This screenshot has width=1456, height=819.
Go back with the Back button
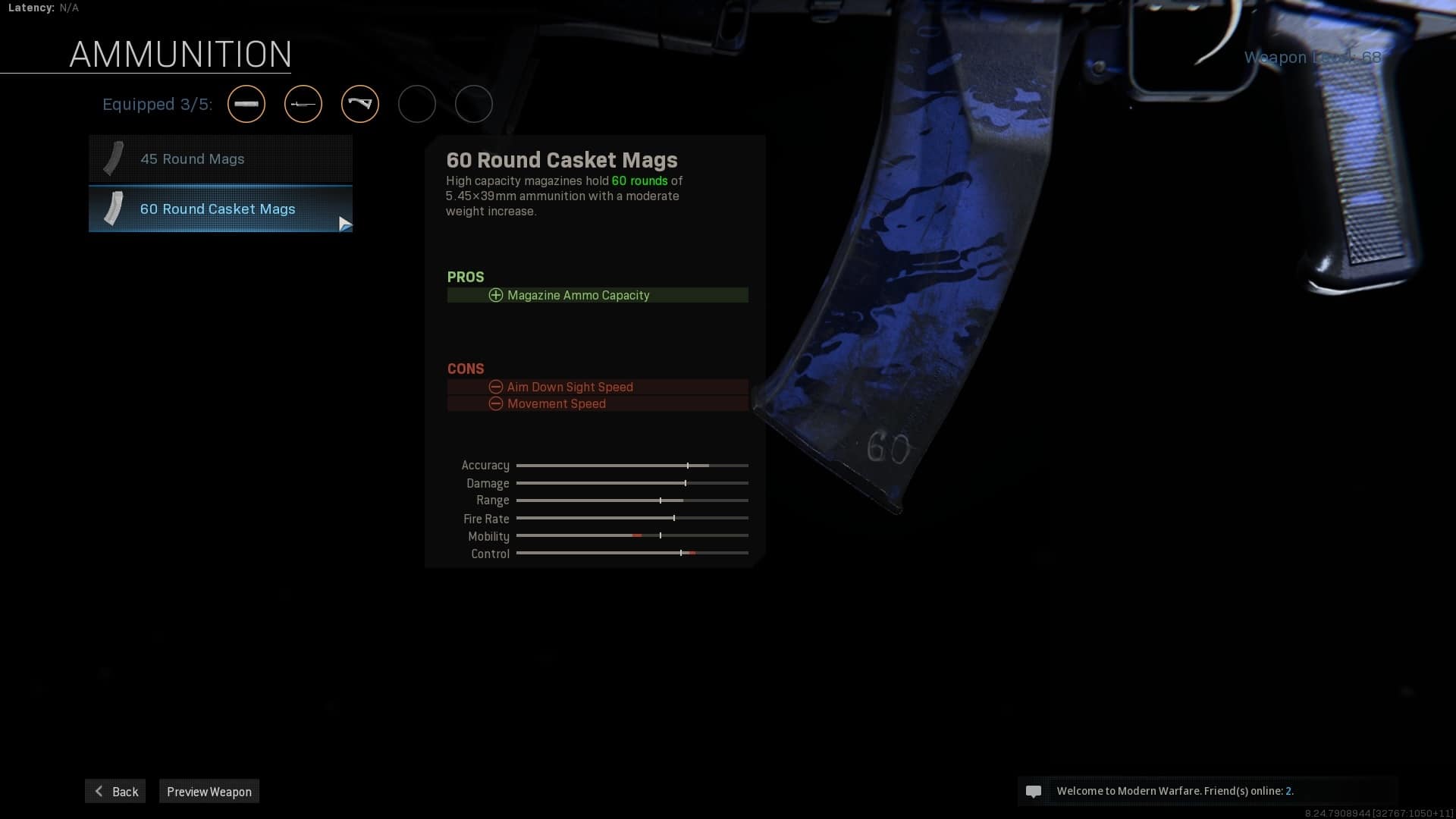pos(115,791)
